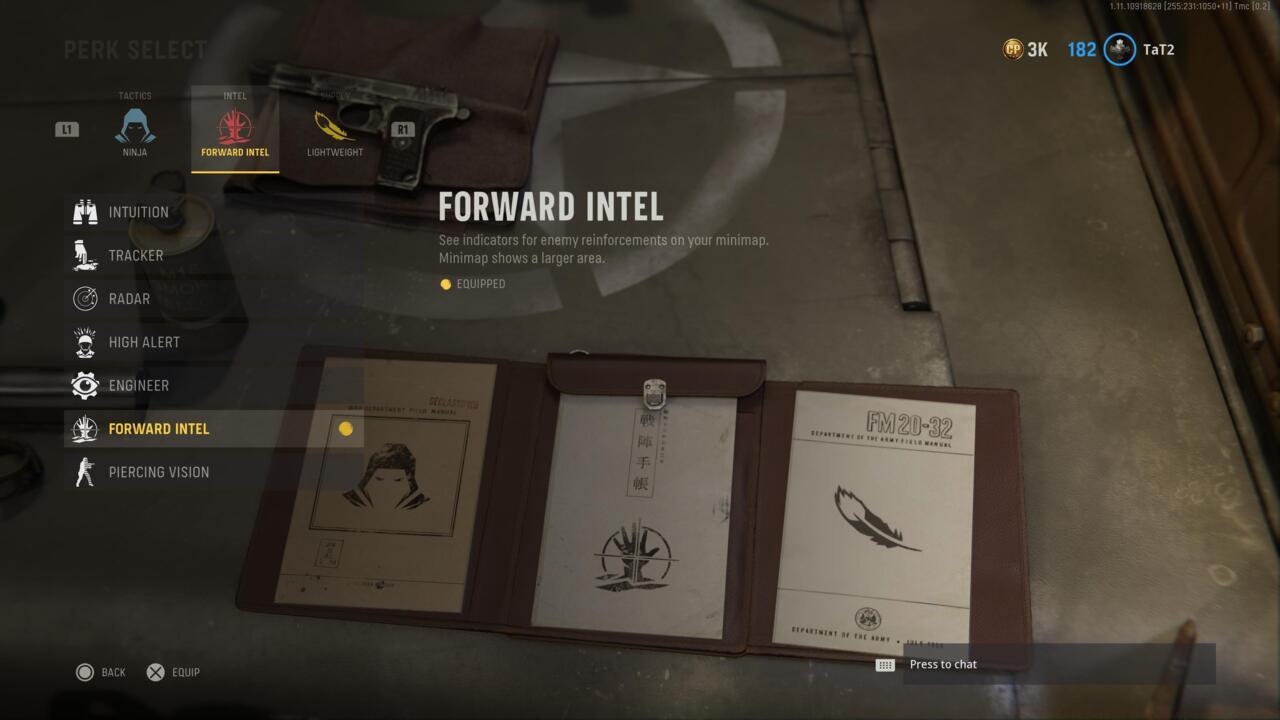This screenshot has height=720, width=1280.
Task: Expand the perk list to Piercing Vision
Action: 157,471
